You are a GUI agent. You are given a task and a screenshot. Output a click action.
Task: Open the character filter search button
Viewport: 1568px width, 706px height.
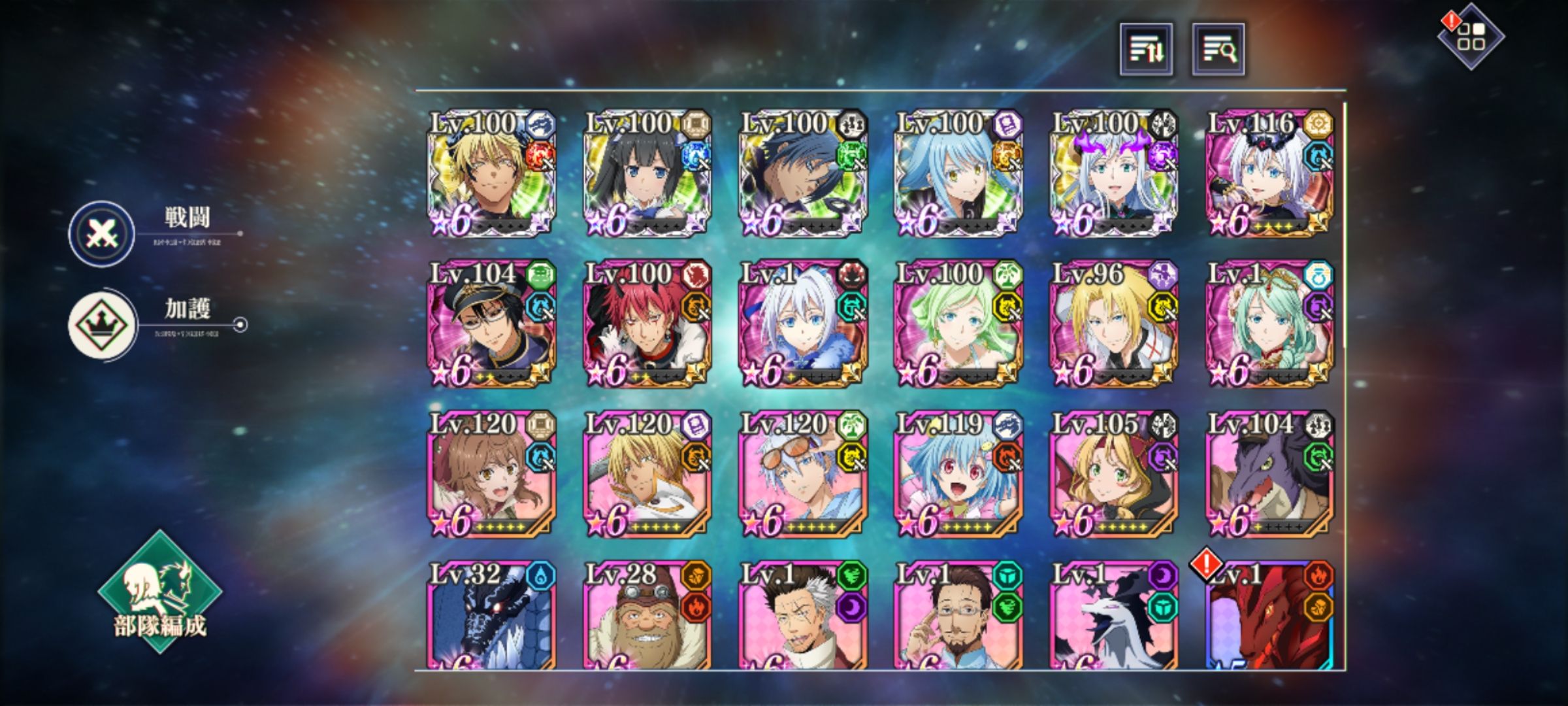[x=1218, y=50]
